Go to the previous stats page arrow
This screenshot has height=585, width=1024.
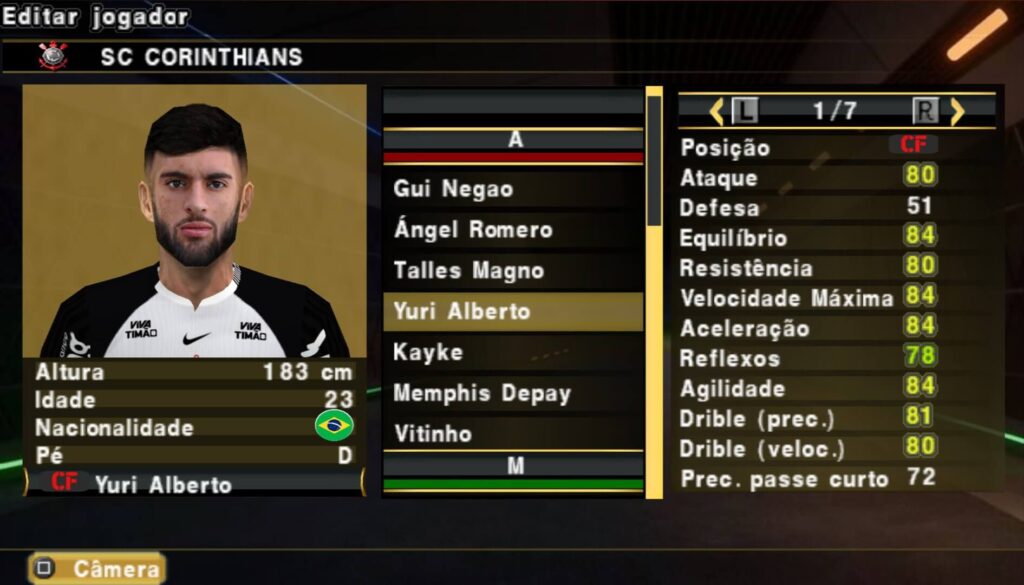point(716,111)
